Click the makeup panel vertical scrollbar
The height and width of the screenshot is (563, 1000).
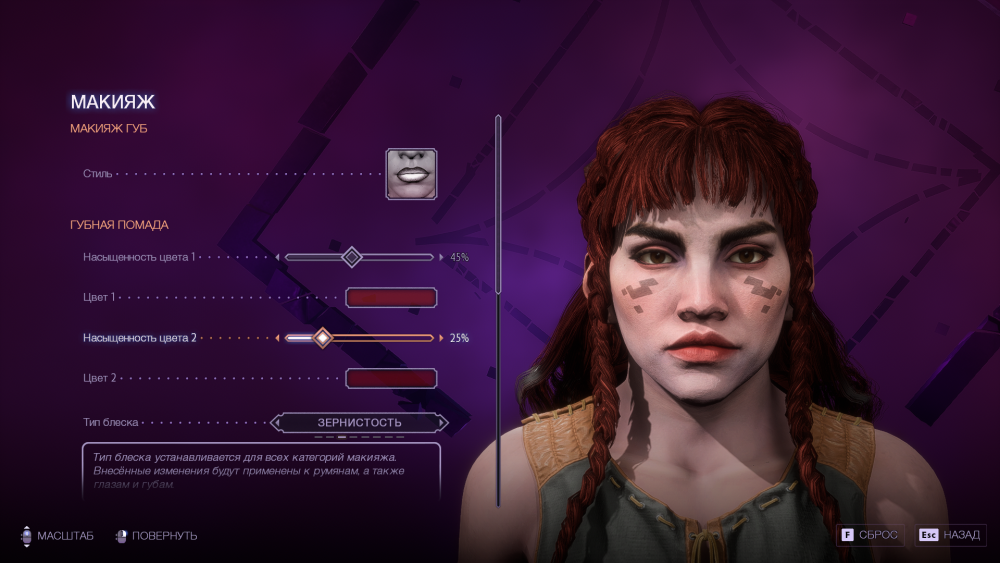click(498, 205)
